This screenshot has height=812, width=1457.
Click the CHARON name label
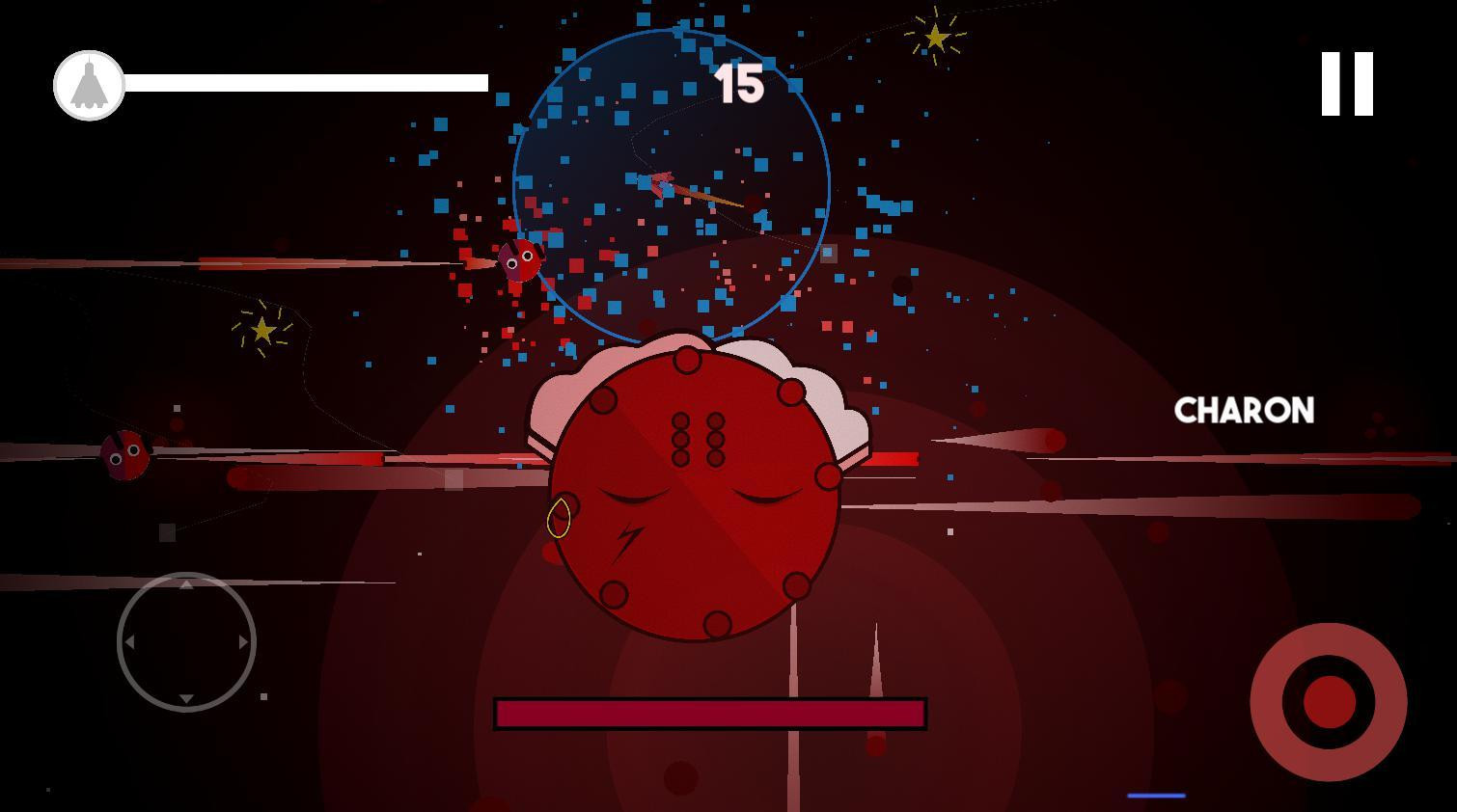1243,411
